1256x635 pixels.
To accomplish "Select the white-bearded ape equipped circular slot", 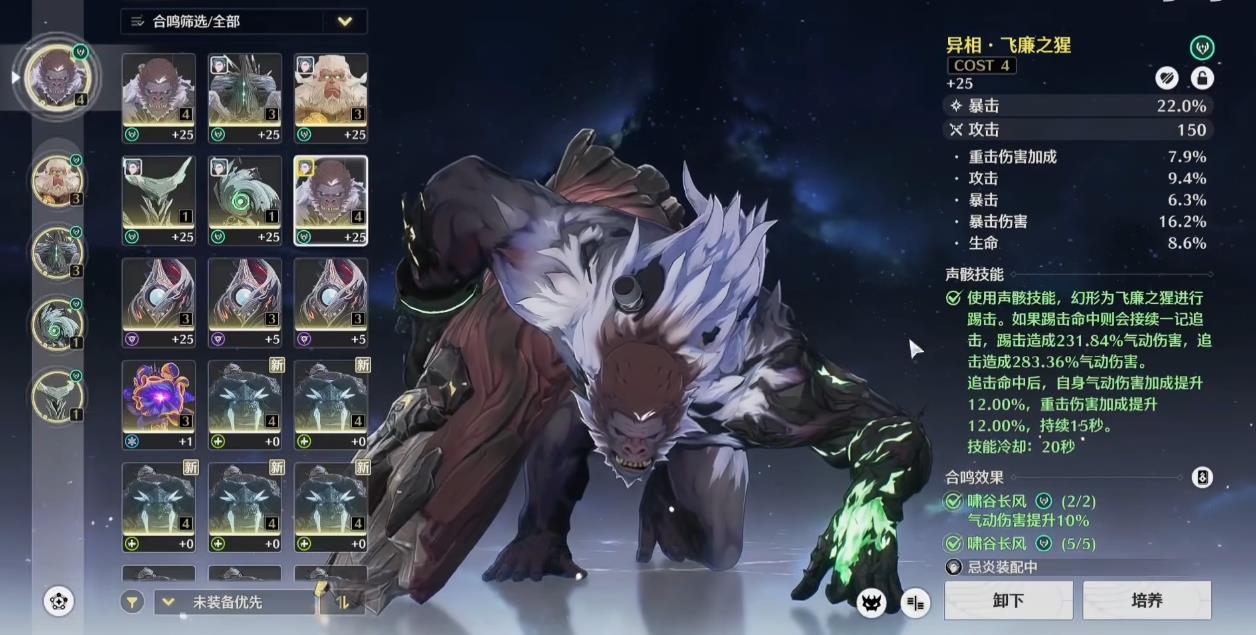I will (57, 180).
